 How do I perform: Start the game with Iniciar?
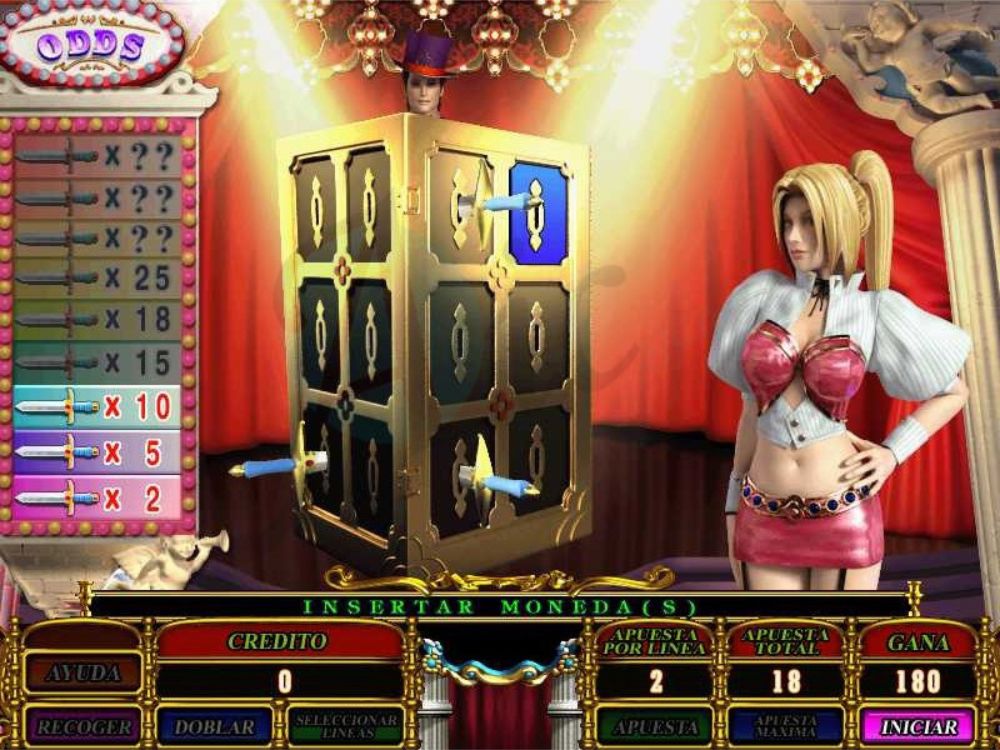[916, 725]
